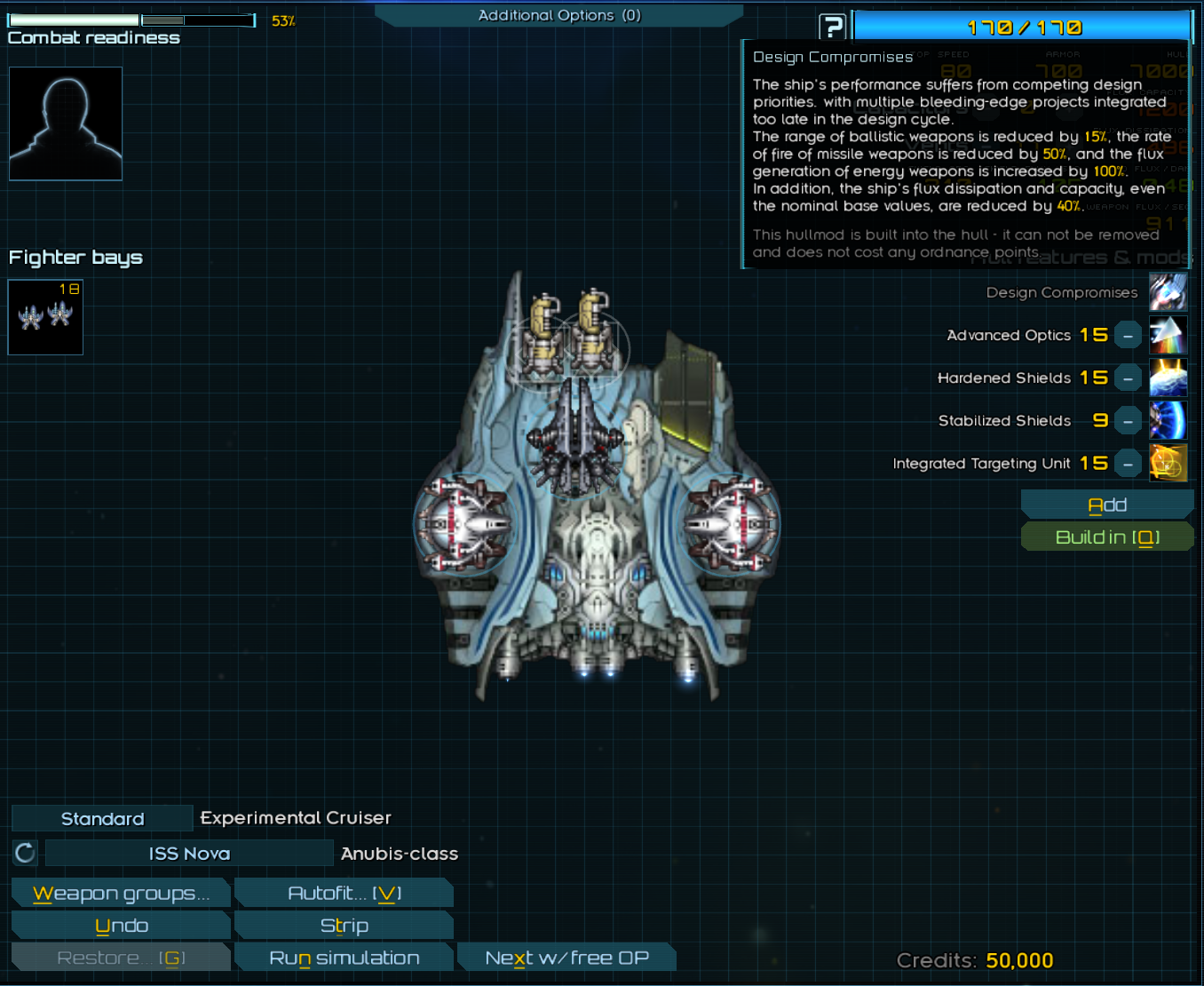Select the Standard variant button
This screenshot has height=986, width=1204.
102,818
